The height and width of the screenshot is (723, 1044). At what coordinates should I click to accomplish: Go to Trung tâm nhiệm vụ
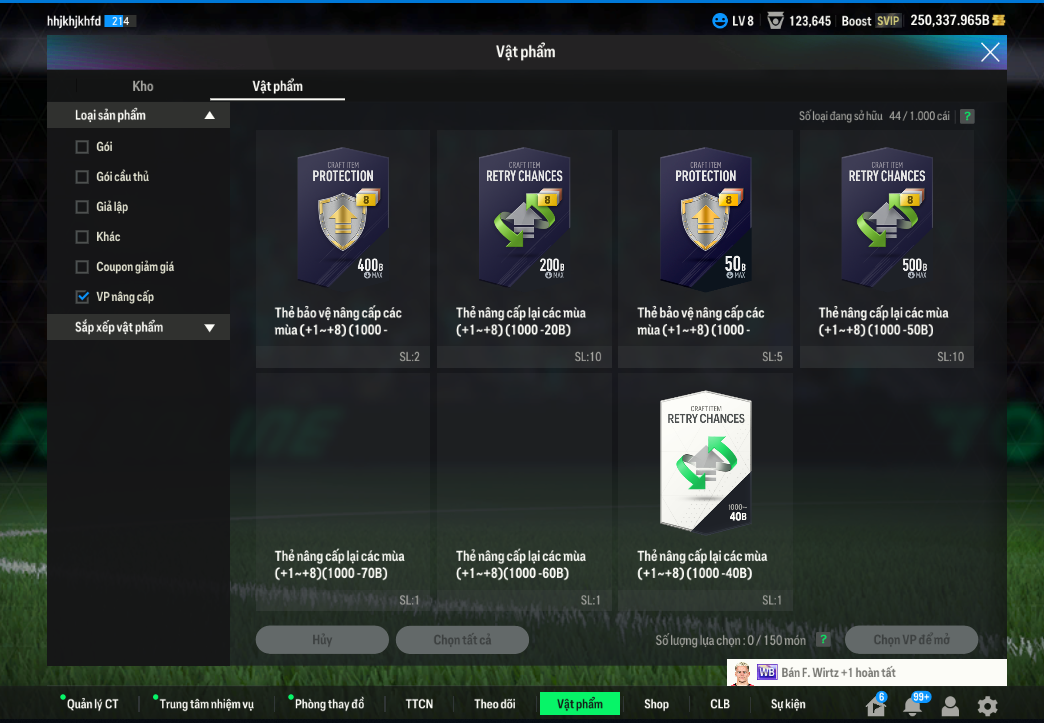tap(206, 704)
